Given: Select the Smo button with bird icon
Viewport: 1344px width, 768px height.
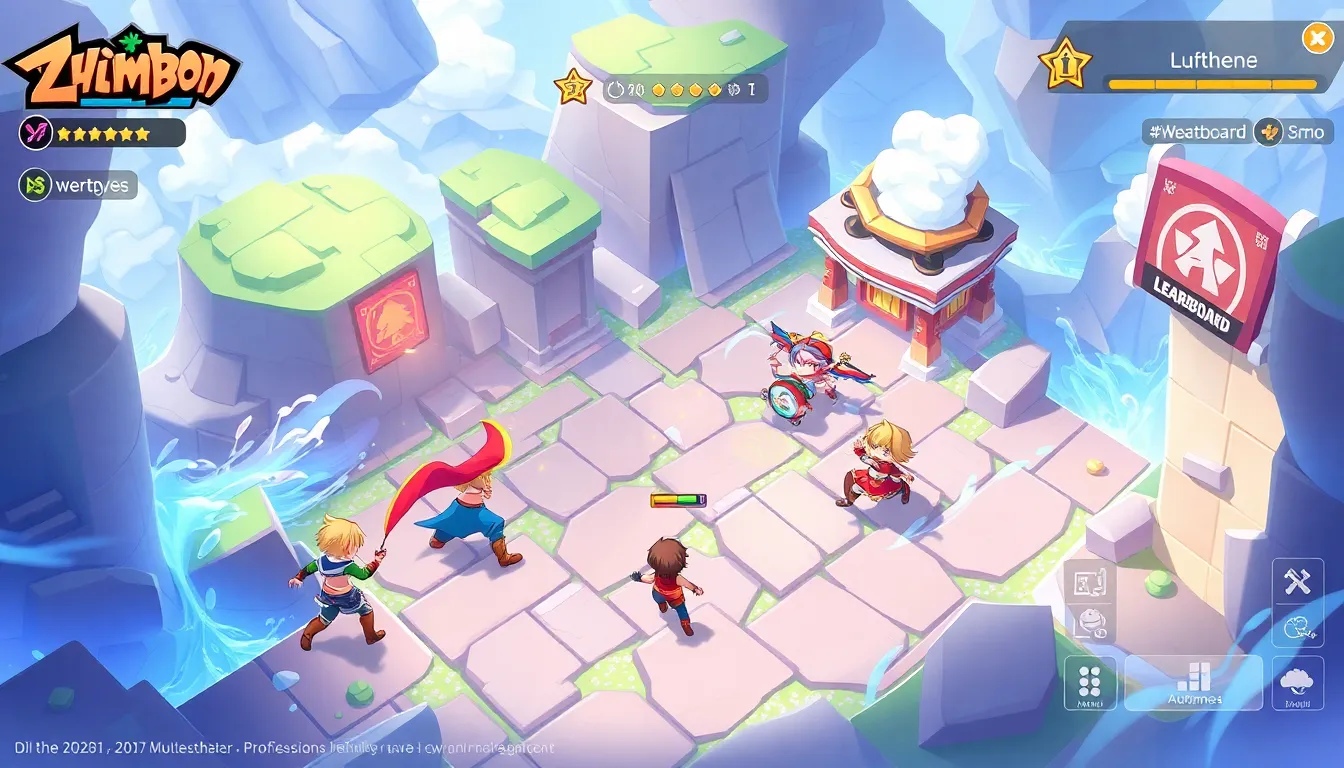Looking at the screenshot, I should pyautogui.click(x=1295, y=132).
